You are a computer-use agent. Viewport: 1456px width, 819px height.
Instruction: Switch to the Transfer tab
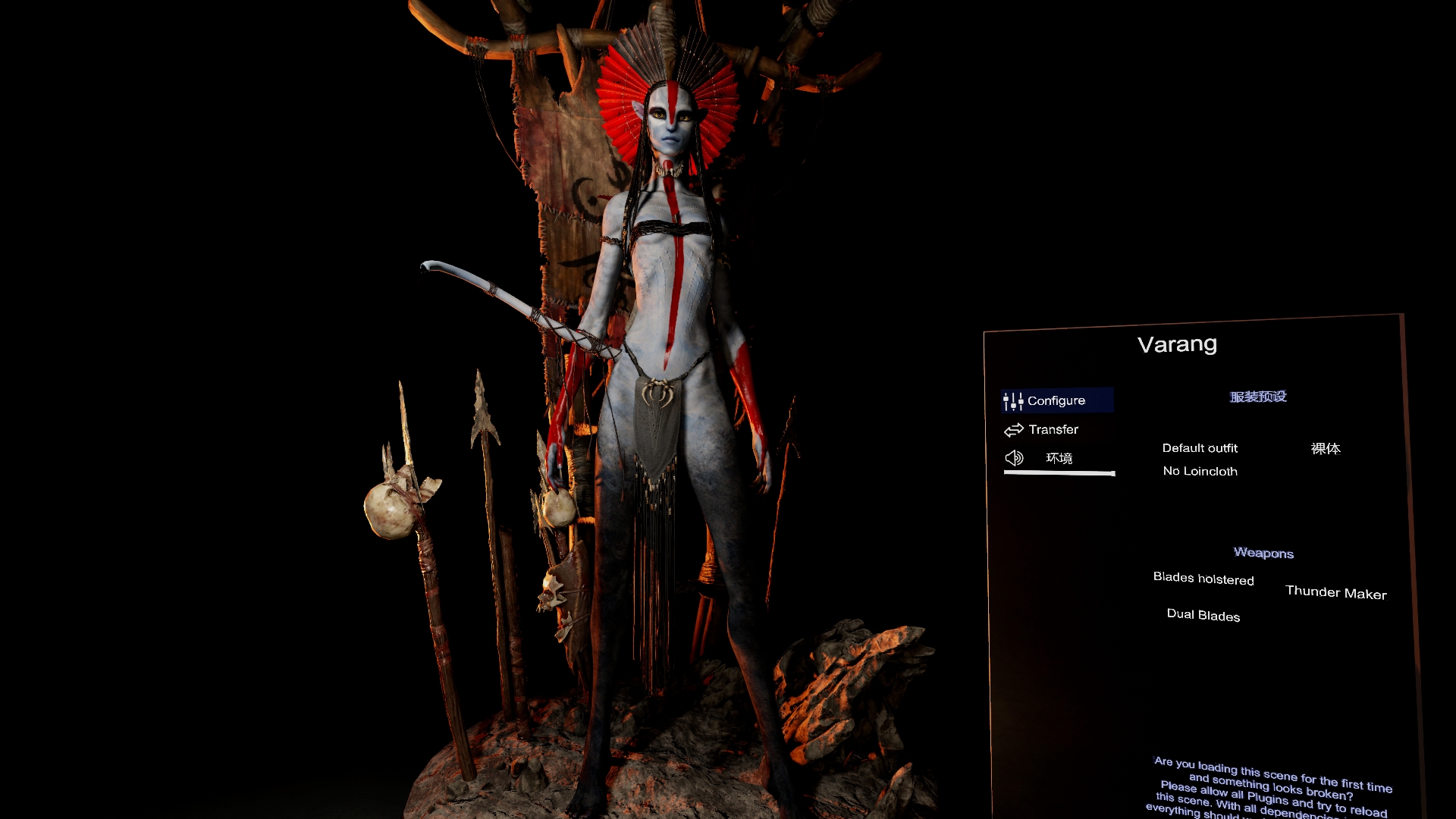[x=1053, y=430]
